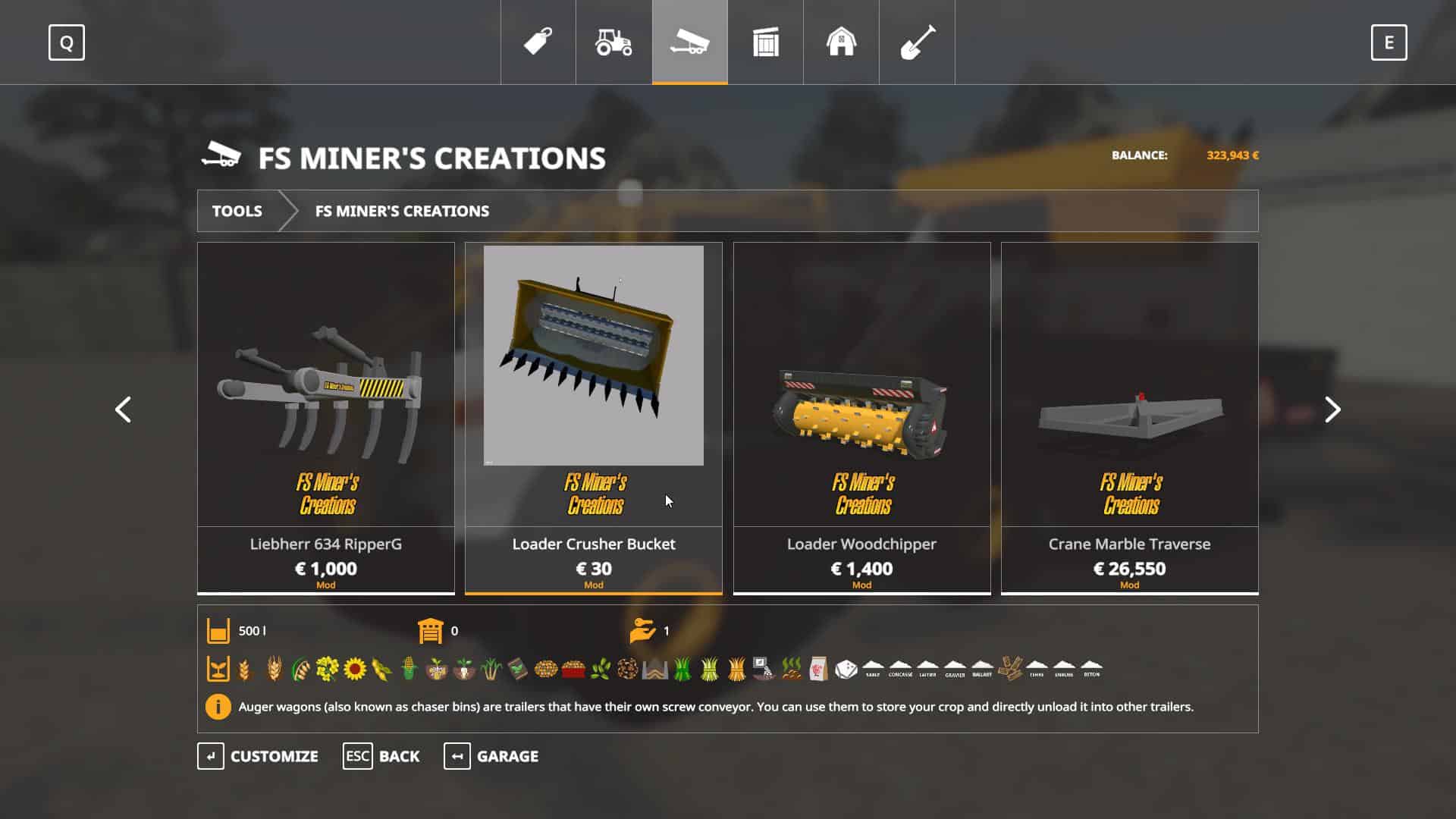Click the Q key button in top-left corner

click(x=67, y=43)
